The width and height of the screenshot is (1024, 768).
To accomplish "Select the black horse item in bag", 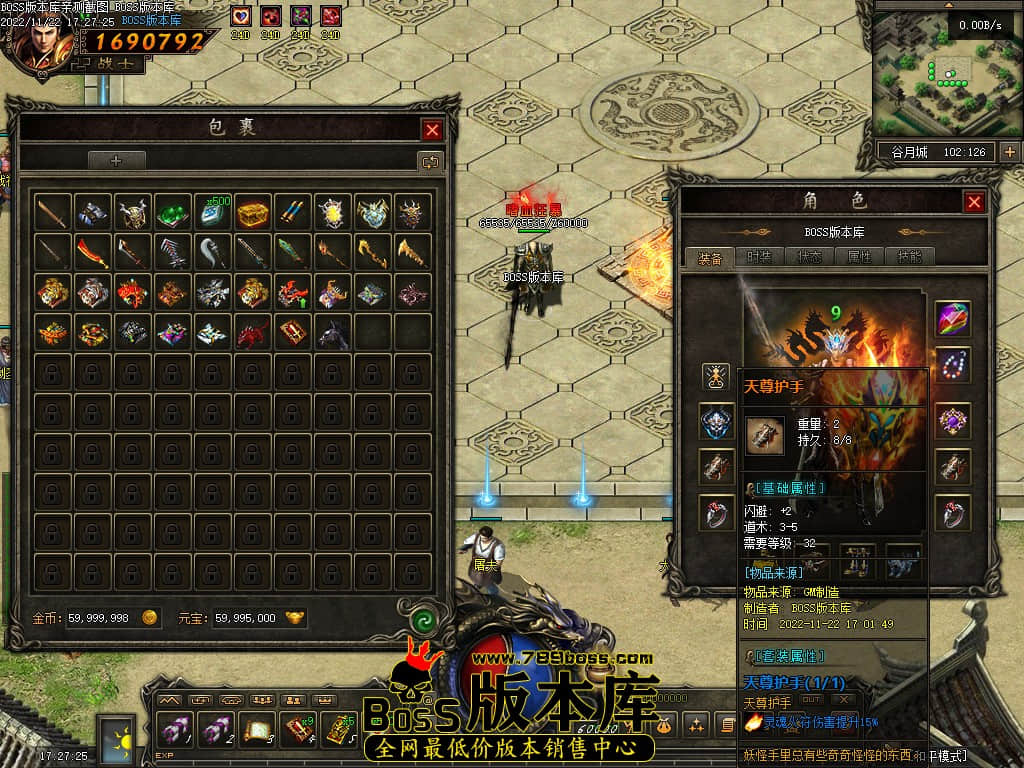I will (x=333, y=333).
